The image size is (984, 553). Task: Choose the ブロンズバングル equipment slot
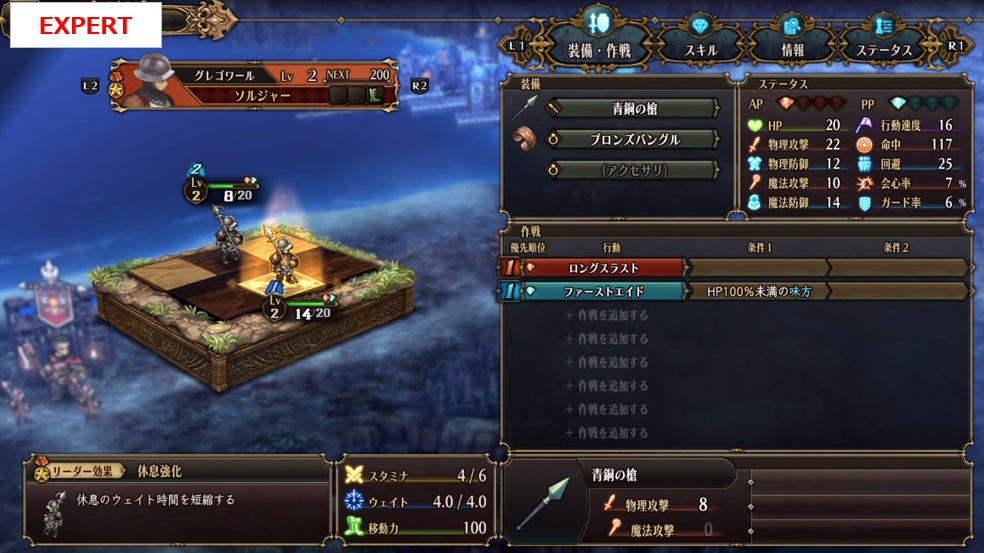[x=632, y=139]
